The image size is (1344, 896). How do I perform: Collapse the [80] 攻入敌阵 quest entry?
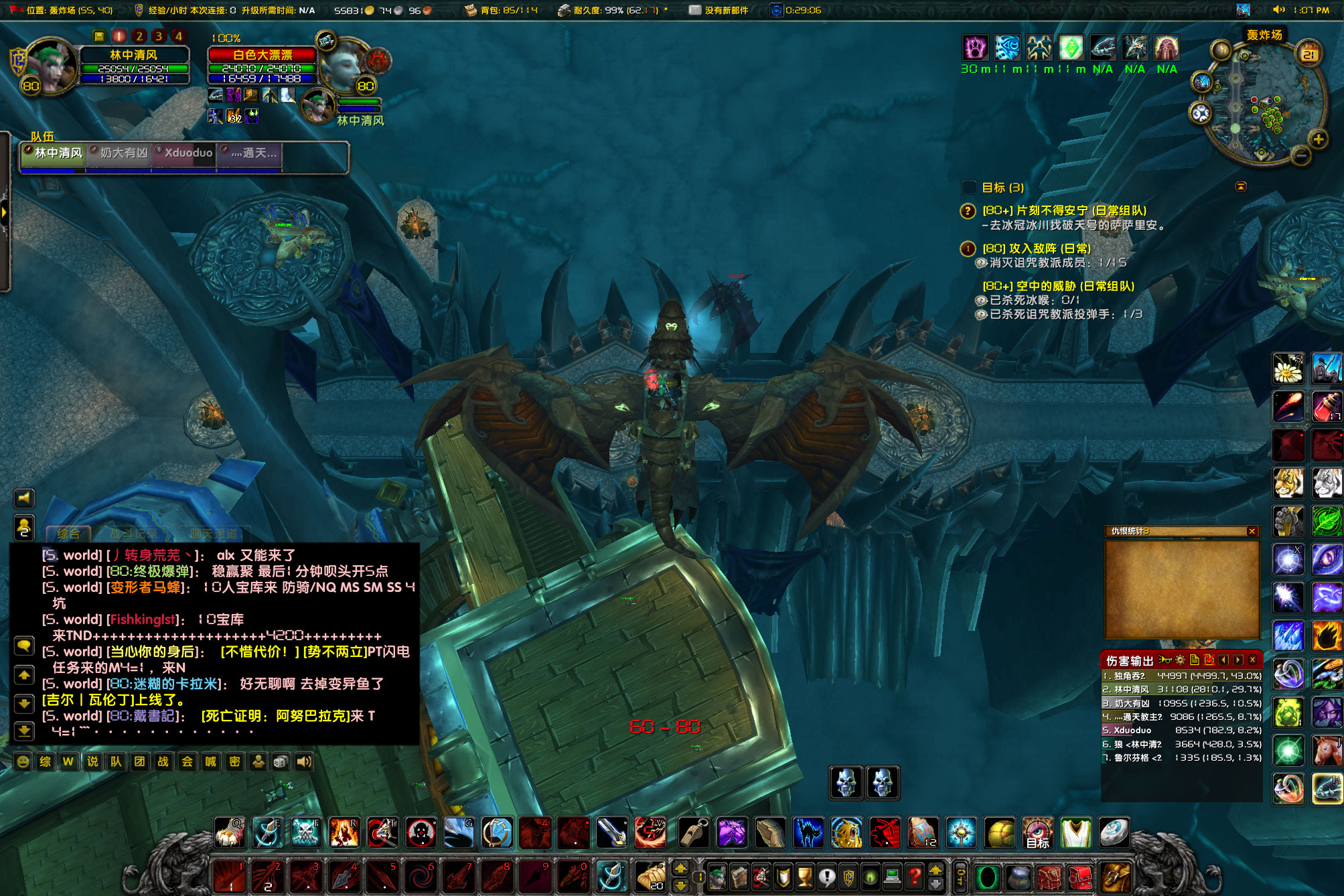[968, 248]
